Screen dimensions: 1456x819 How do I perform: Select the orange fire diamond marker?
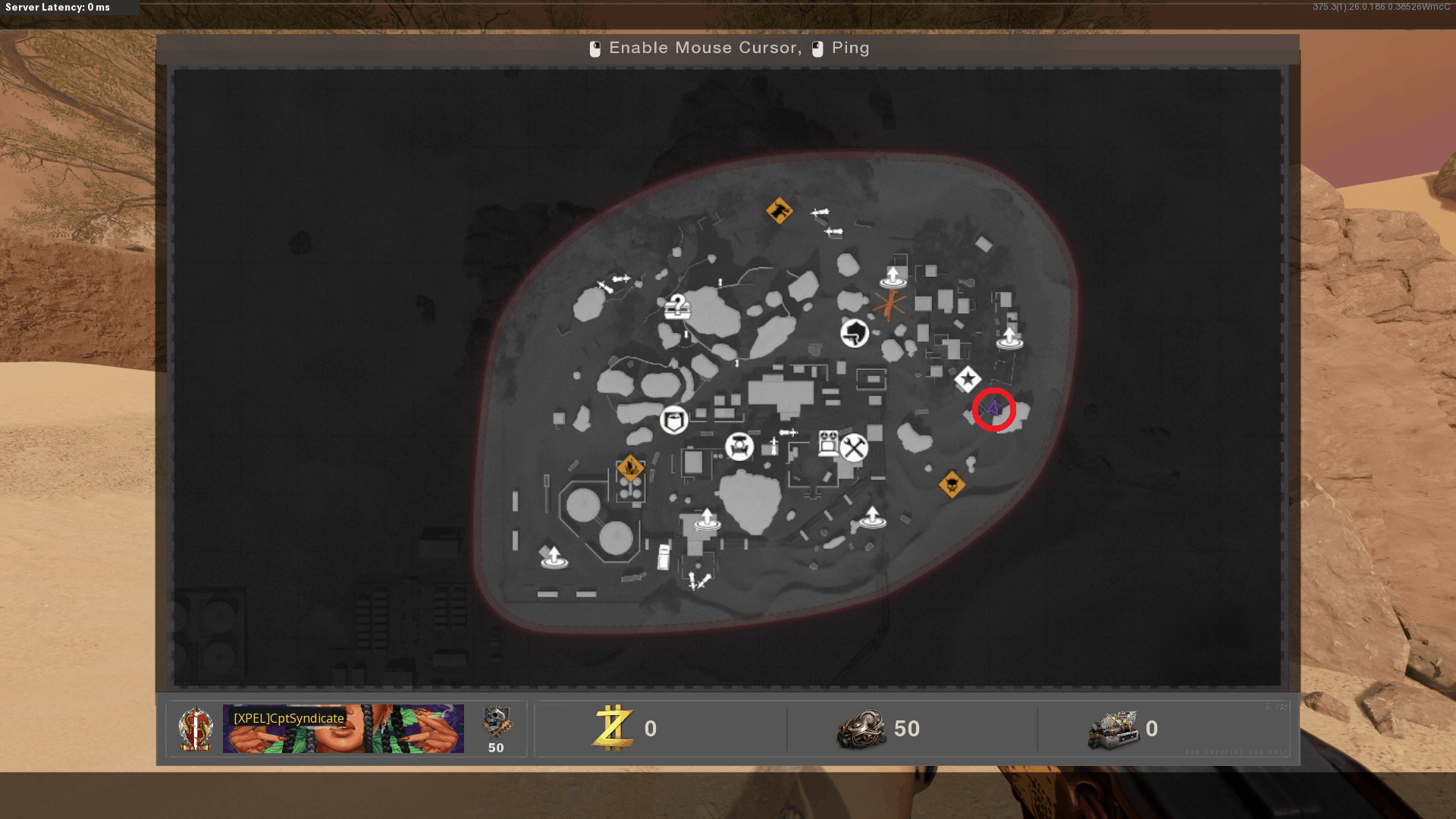pyautogui.click(x=630, y=468)
